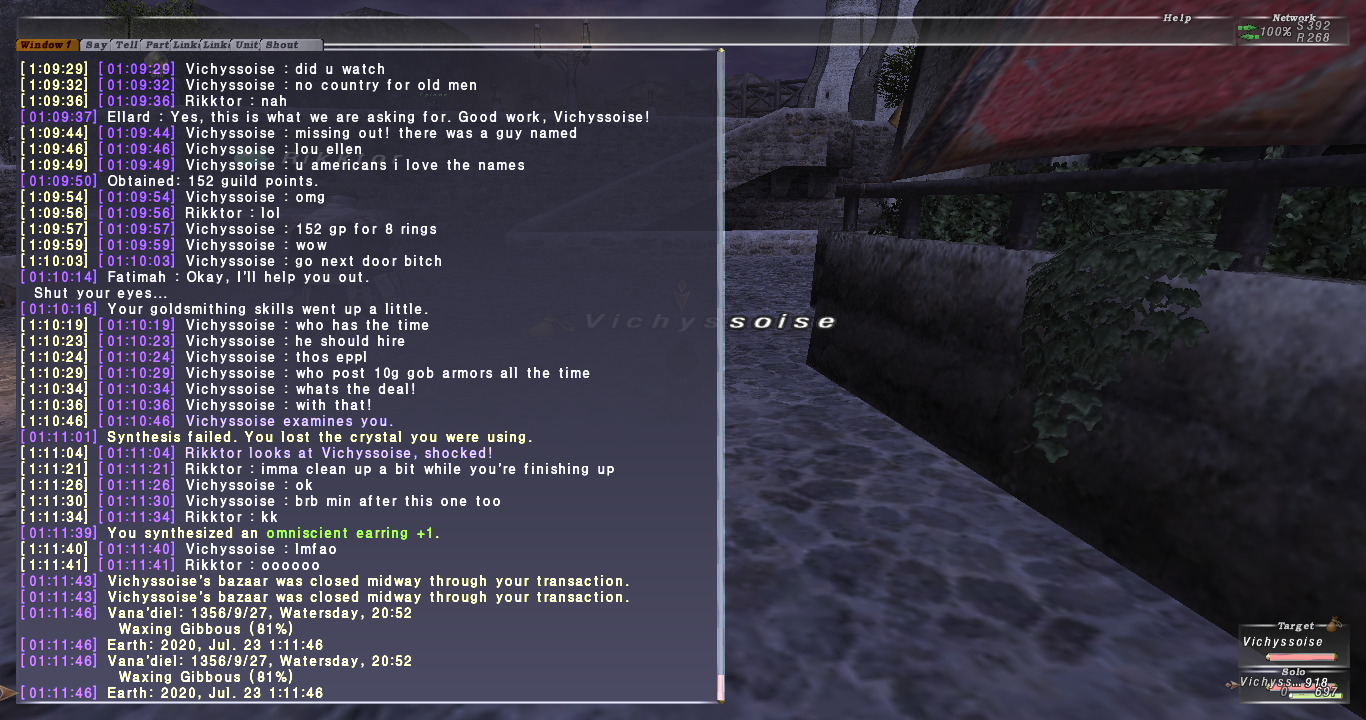Select the Window 1 chat log tab
1366x720 pixels.
click(x=46, y=45)
